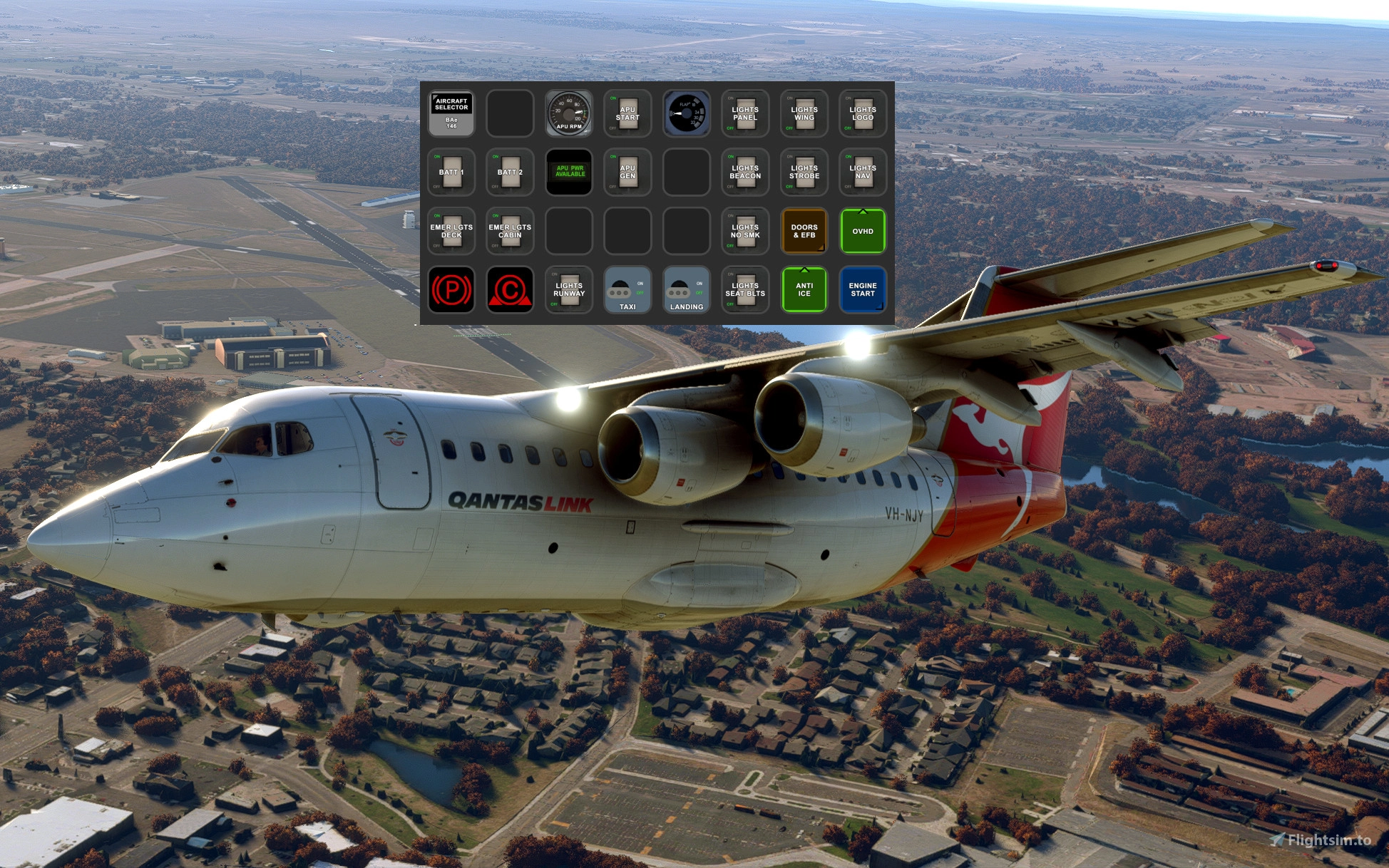Click the chocks icon next to parking brake

click(508, 290)
